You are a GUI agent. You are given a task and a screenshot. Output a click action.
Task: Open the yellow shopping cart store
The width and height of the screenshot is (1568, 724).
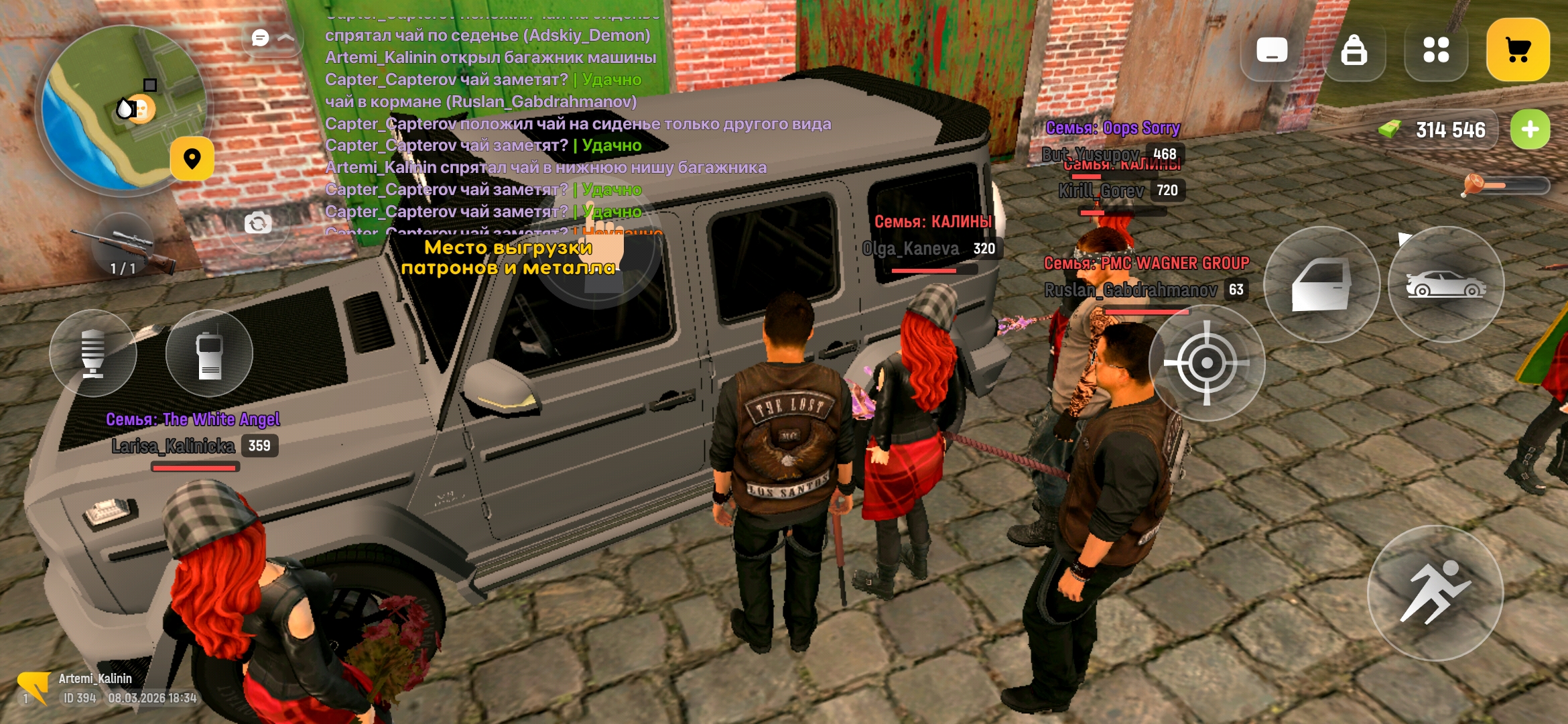pos(1518,50)
